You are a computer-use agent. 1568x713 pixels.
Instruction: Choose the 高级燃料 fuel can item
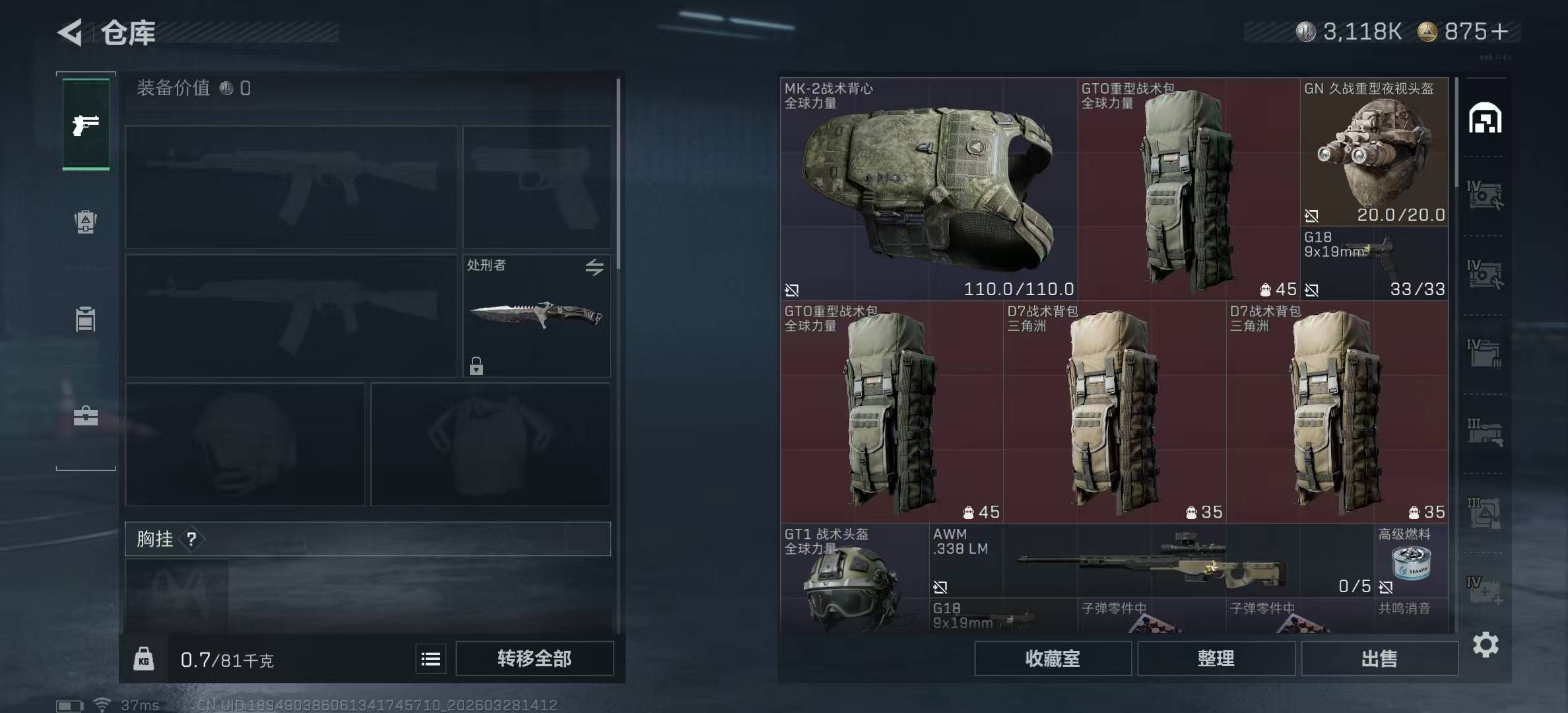tap(1411, 561)
